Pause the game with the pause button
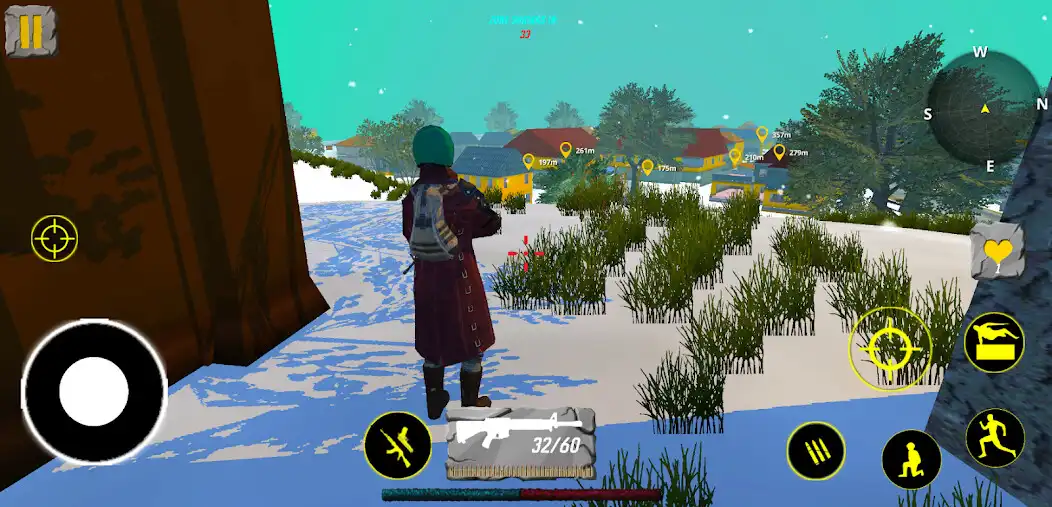Screen dimensions: 1052x507 click(x=30, y=31)
